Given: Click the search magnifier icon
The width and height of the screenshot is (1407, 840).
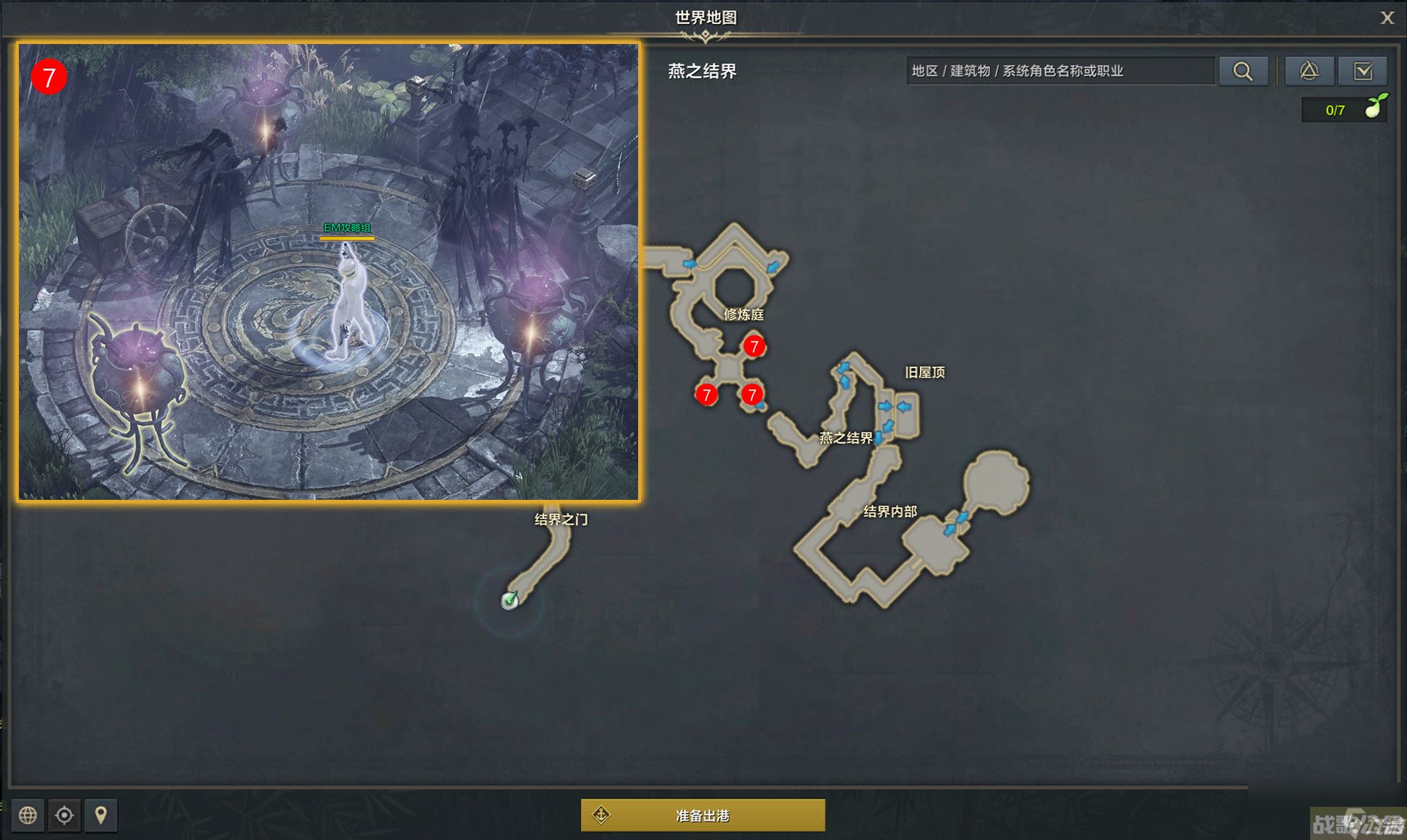Looking at the screenshot, I should (x=1244, y=71).
